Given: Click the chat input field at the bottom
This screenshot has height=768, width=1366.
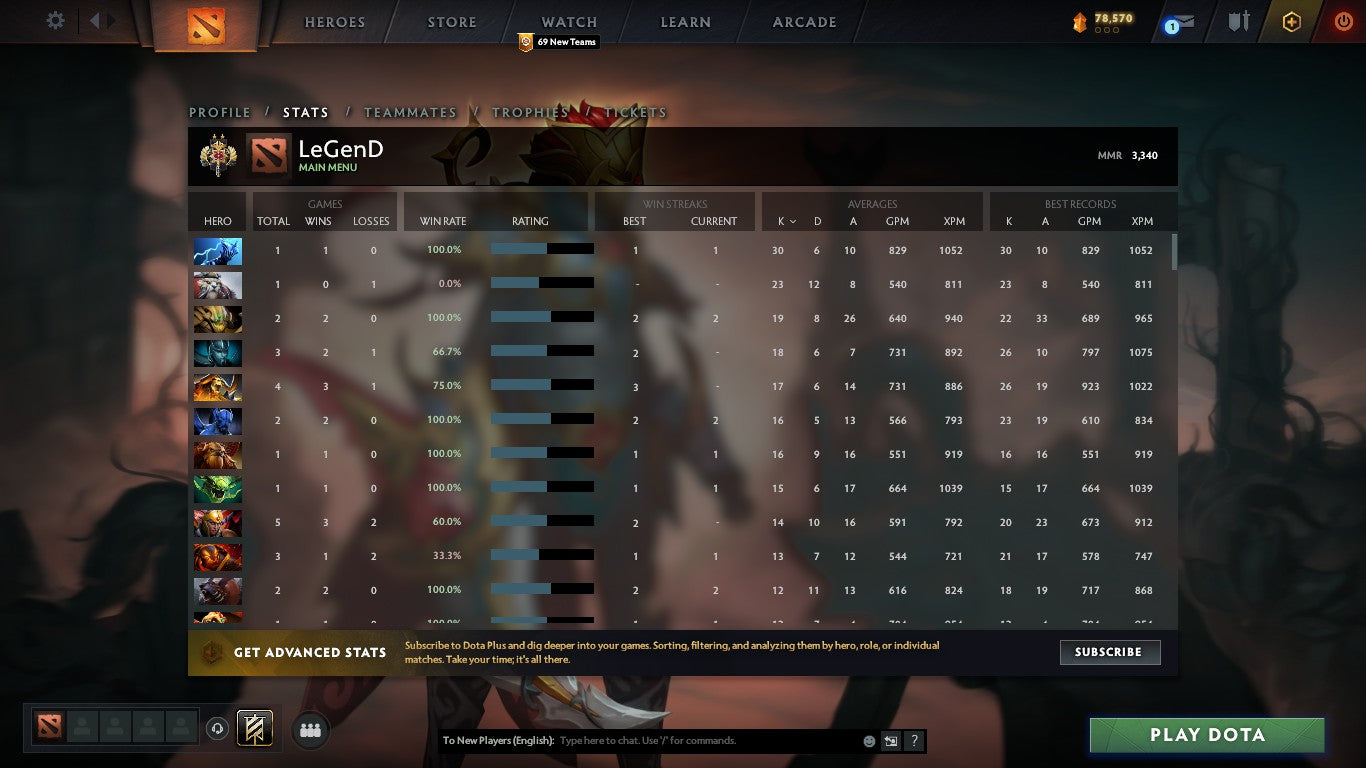Looking at the screenshot, I should tap(700, 741).
